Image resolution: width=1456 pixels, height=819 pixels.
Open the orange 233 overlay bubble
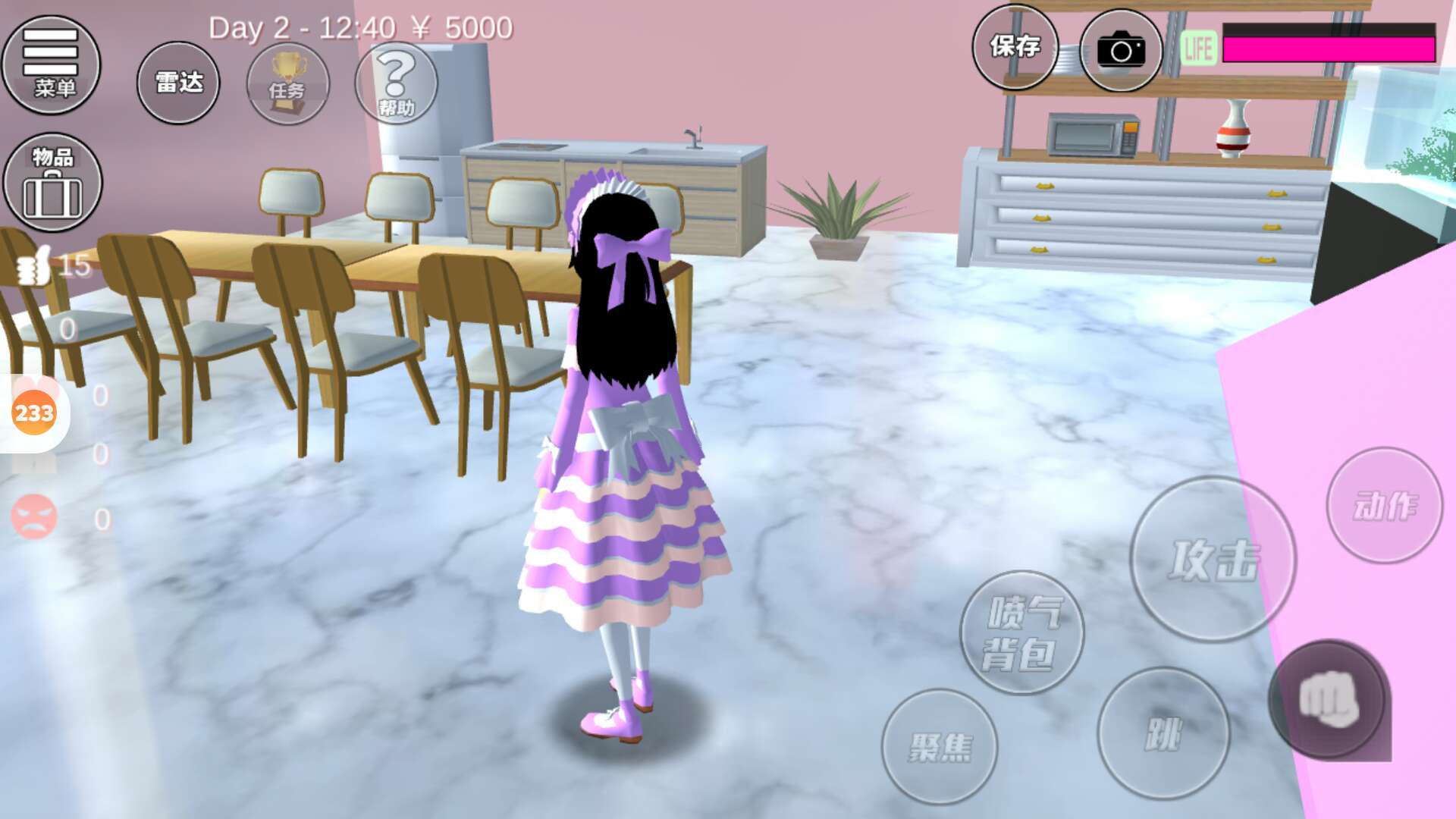pyautogui.click(x=34, y=413)
